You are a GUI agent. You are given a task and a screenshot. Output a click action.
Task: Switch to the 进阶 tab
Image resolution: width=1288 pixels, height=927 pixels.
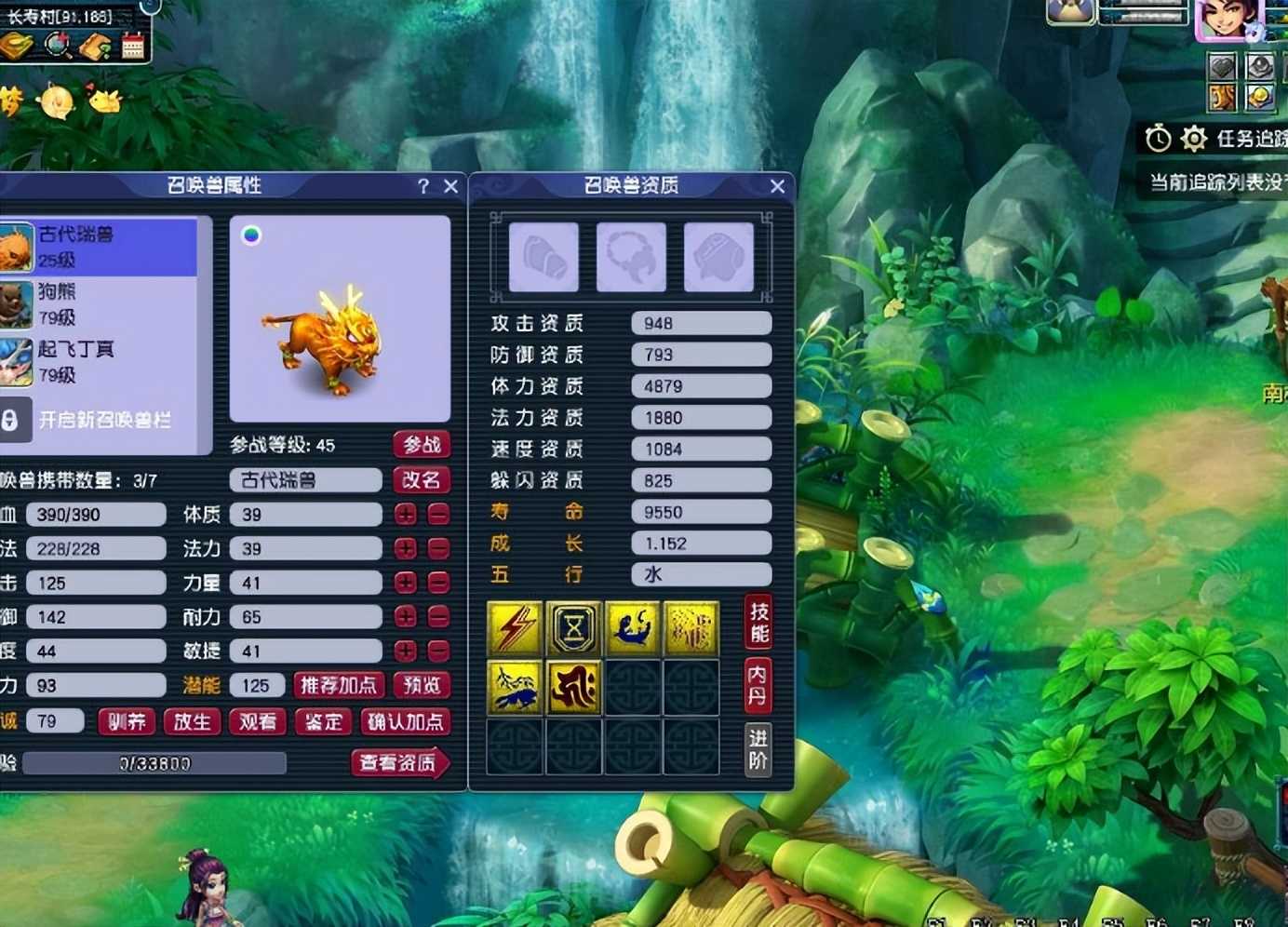point(758,750)
